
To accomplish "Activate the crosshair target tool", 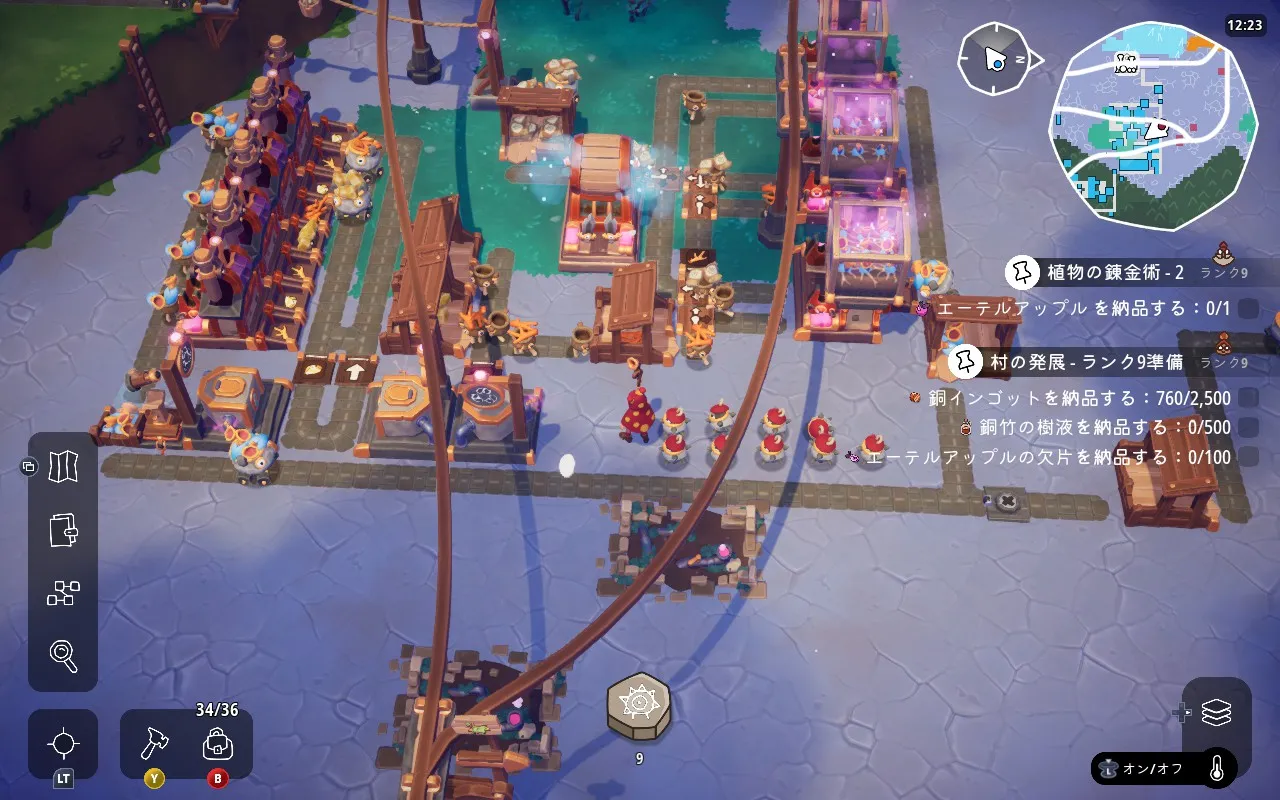I will (x=63, y=744).
